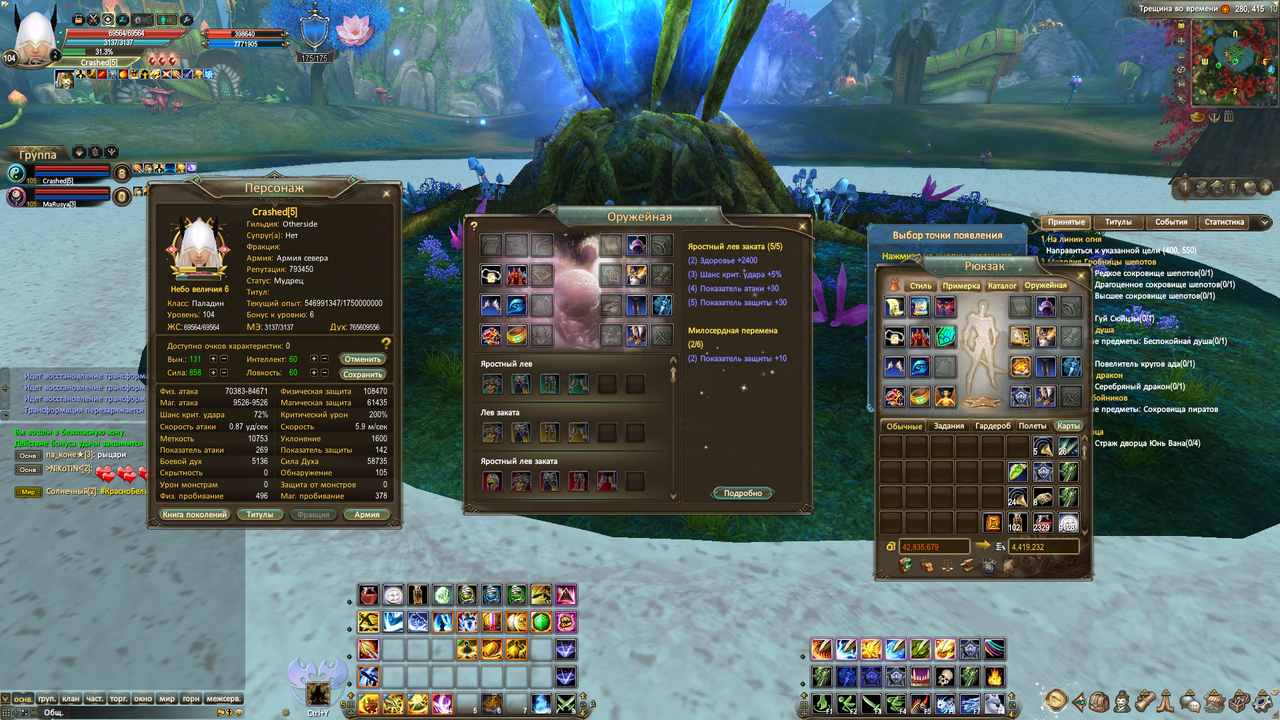Select the клан chat channel tab
Viewport: 1280px width, 720px height.
pos(70,698)
